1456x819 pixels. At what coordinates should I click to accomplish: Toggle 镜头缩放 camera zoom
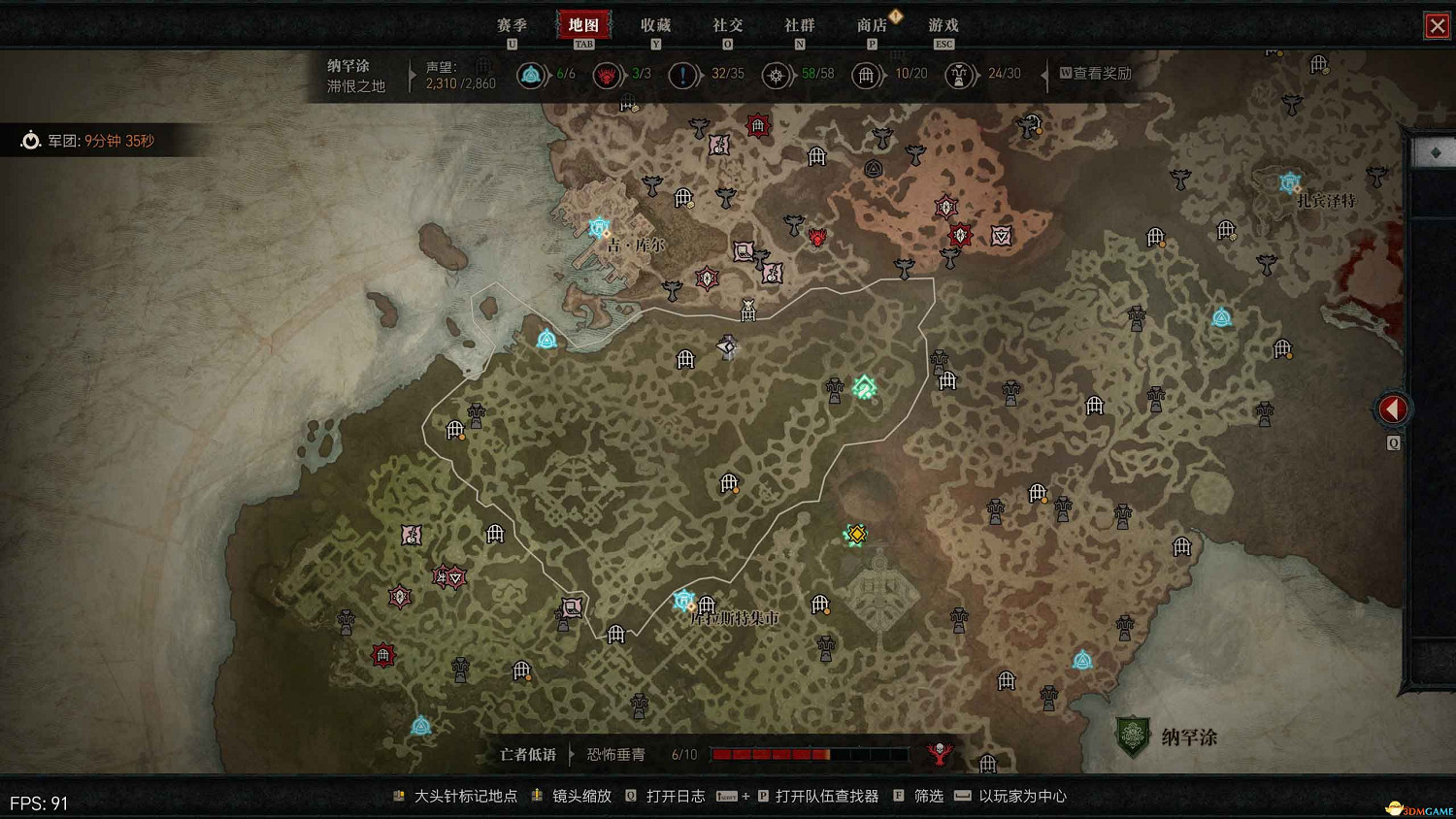click(583, 796)
